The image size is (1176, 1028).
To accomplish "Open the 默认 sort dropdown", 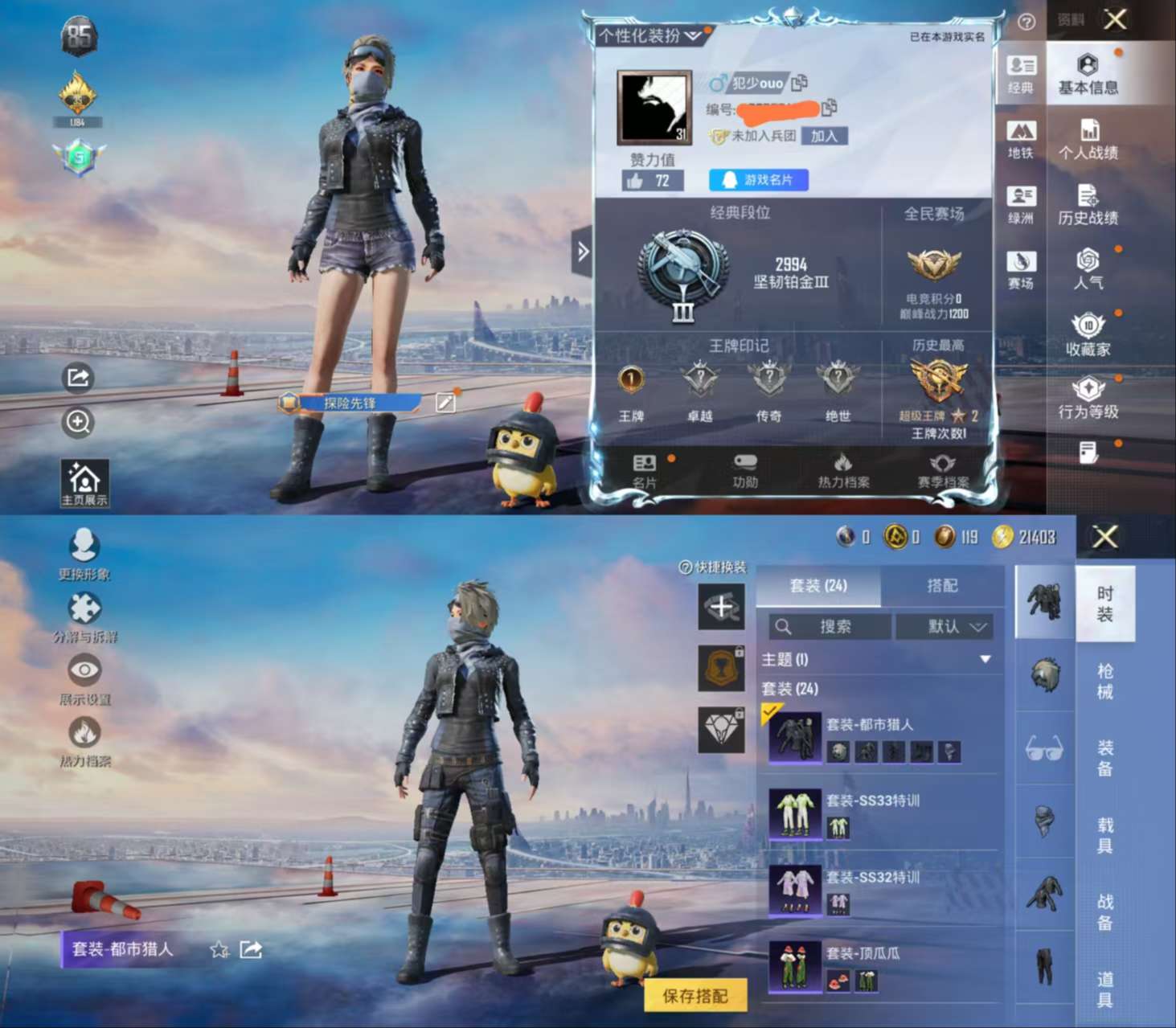I will pyautogui.click(x=945, y=627).
